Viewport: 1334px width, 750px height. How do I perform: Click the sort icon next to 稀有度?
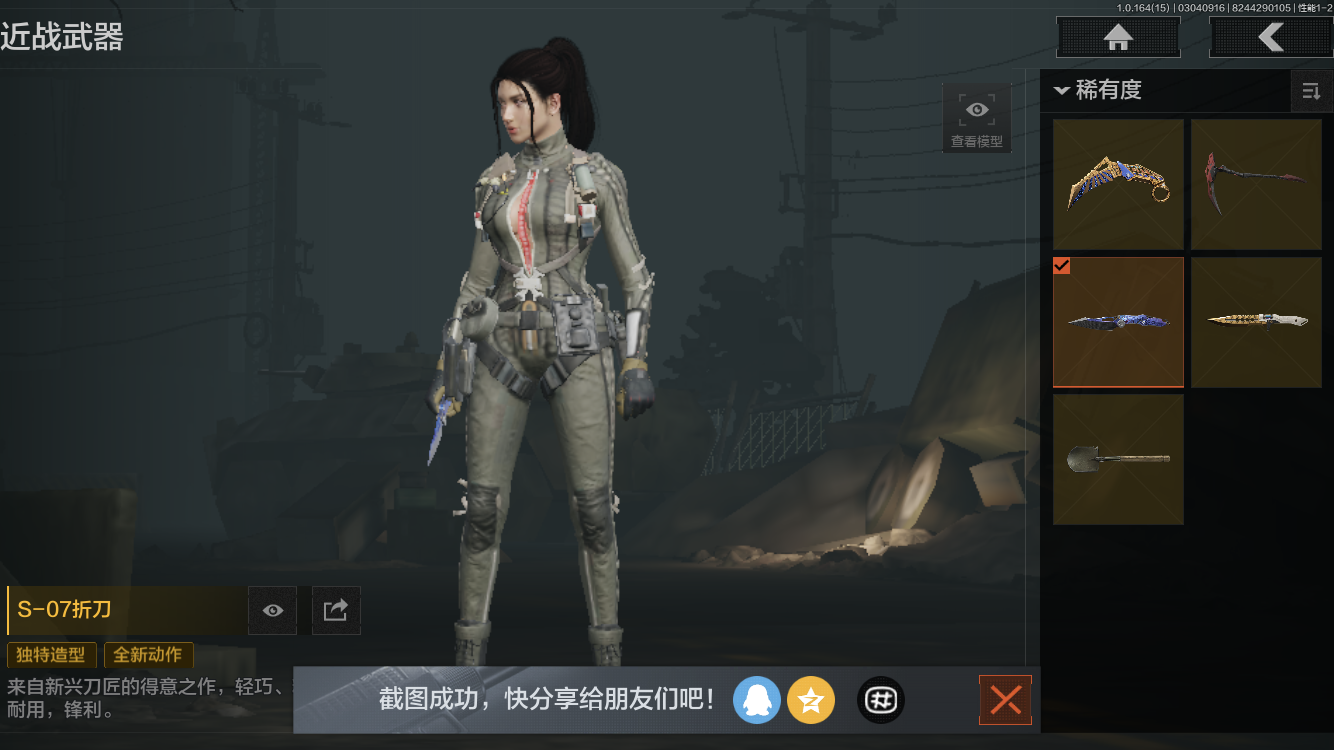[1311, 91]
